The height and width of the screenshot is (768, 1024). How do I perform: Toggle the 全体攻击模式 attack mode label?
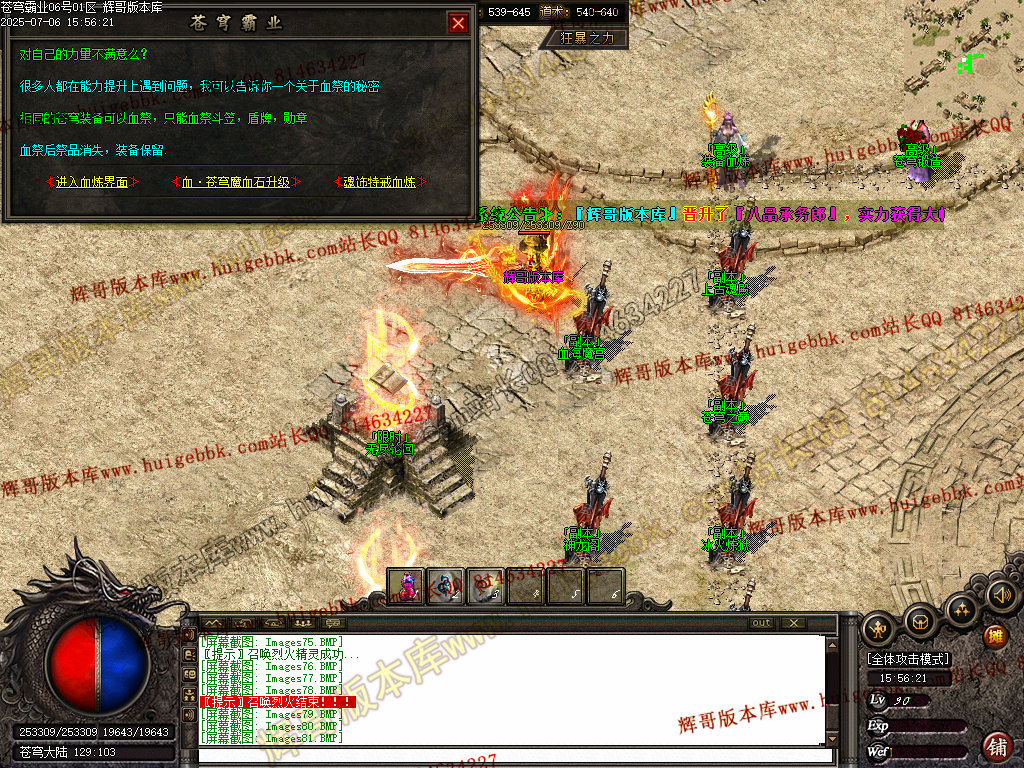pos(909,659)
